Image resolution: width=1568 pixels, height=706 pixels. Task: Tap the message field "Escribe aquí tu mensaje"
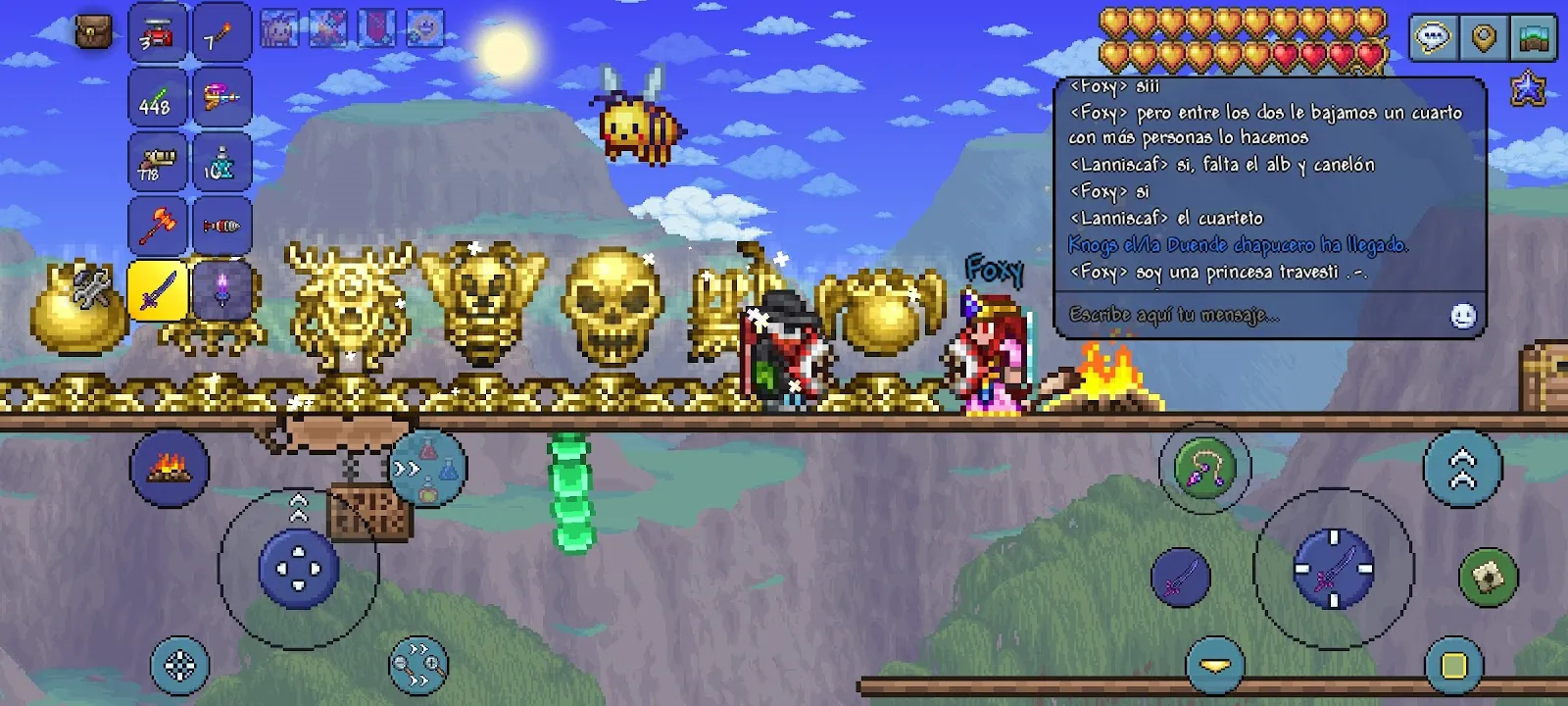pos(1245,315)
